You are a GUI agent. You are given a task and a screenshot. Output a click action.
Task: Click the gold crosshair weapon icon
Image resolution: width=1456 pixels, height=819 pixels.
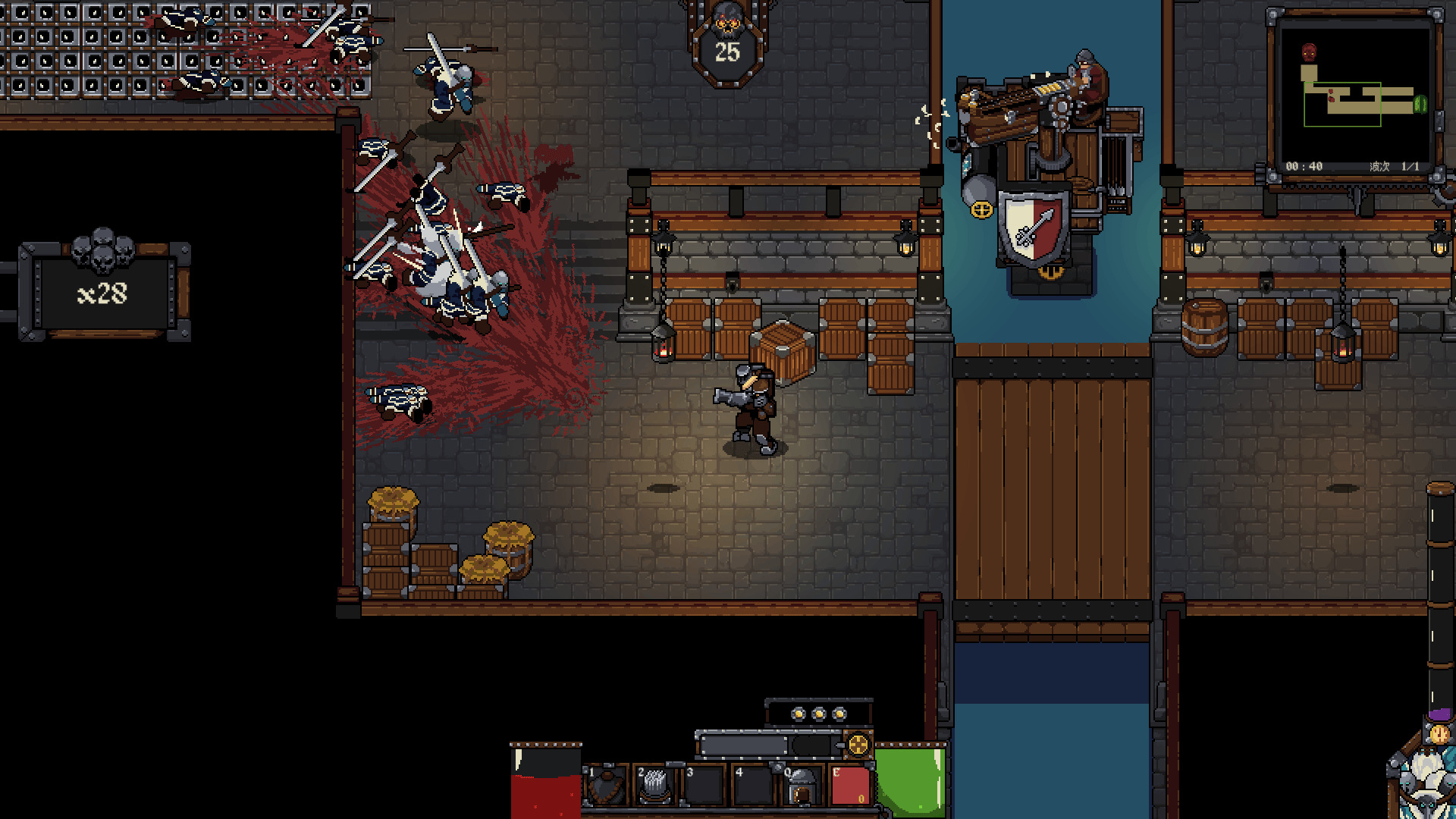[x=858, y=745]
